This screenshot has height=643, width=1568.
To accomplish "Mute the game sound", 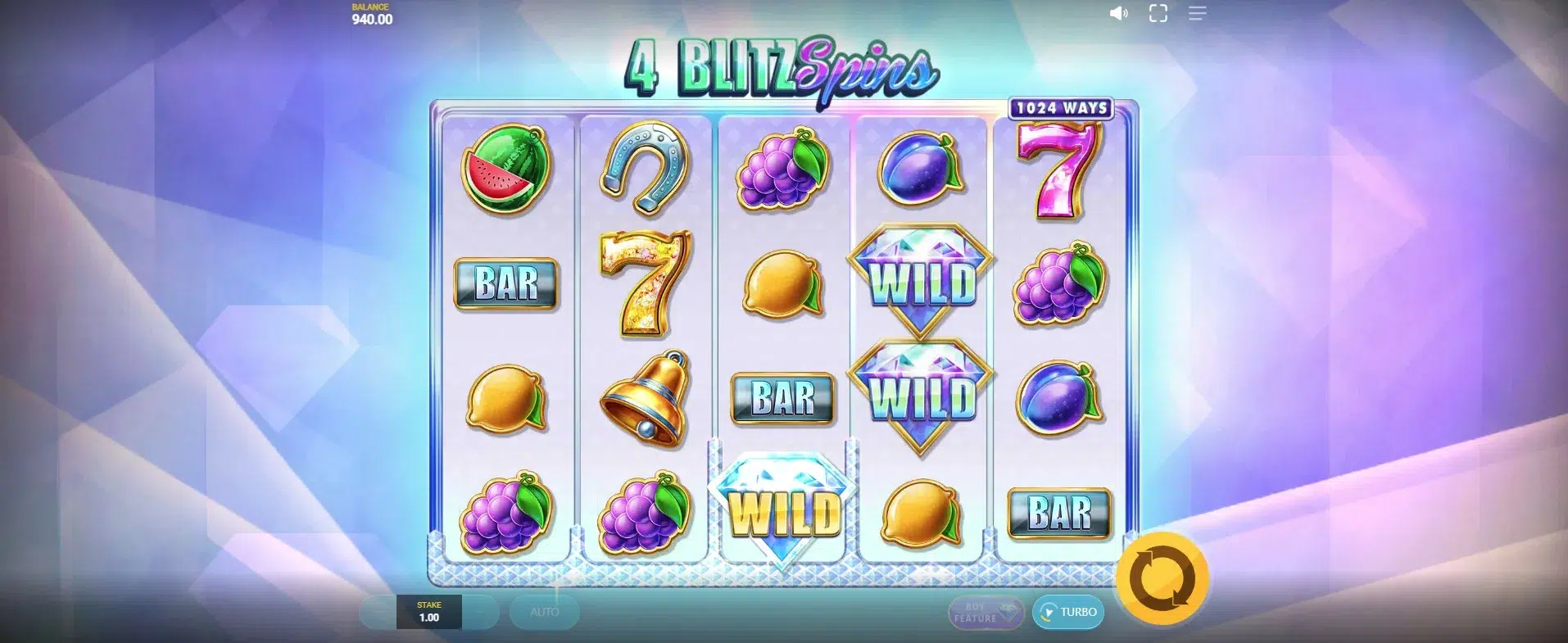I will [1118, 14].
